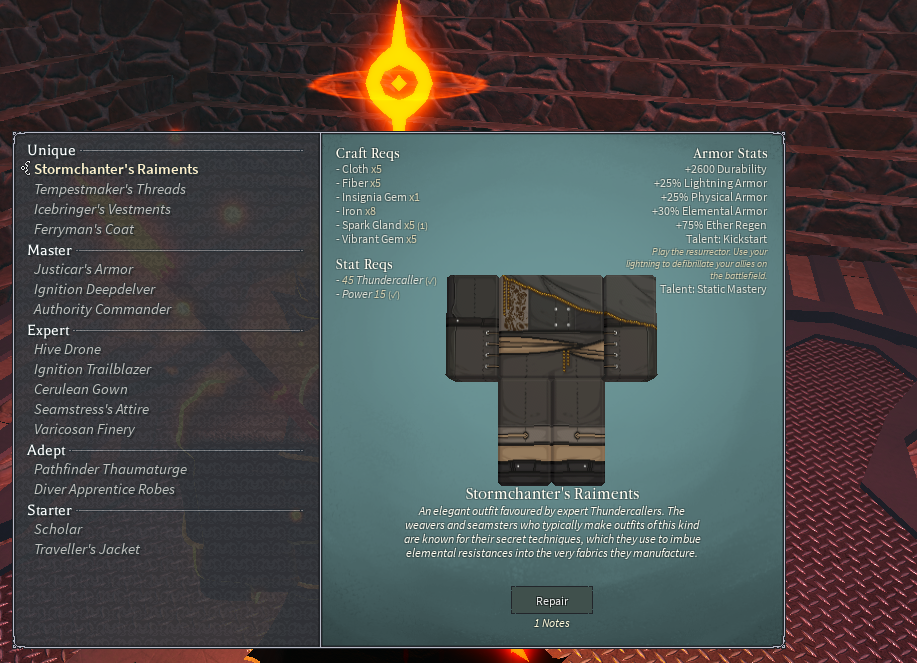This screenshot has width=917, height=663.
Task: Open Ferryman's Coat details
Action: tap(84, 229)
